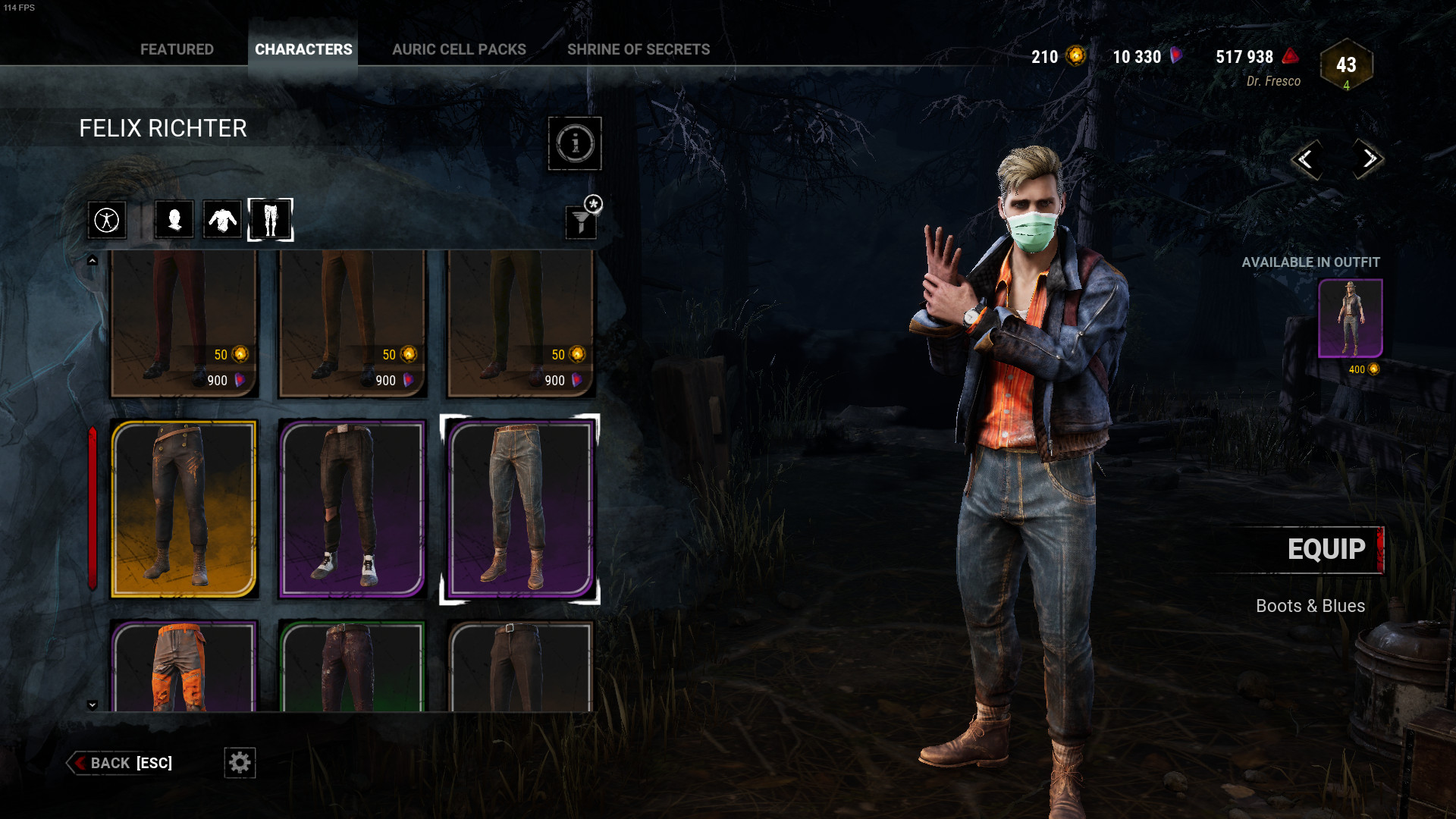Click the next character arrow
The image size is (1456, 819).
(1369, 160)
